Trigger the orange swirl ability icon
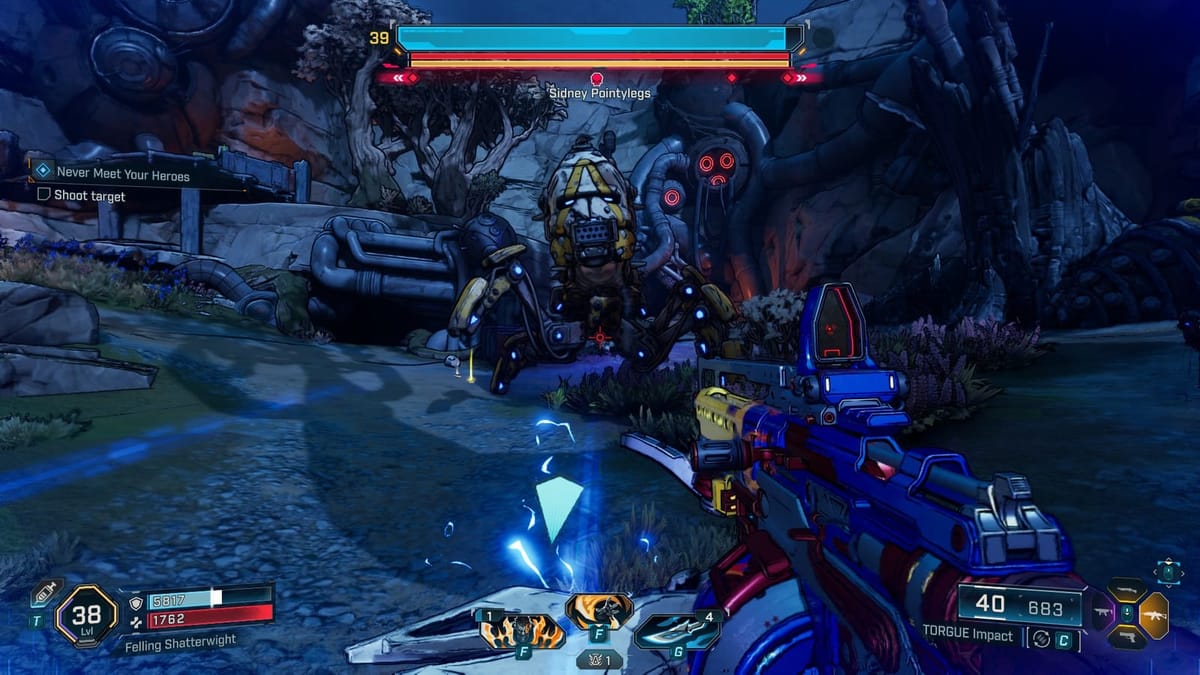1200x675 pixels. (x=598, y=609)
